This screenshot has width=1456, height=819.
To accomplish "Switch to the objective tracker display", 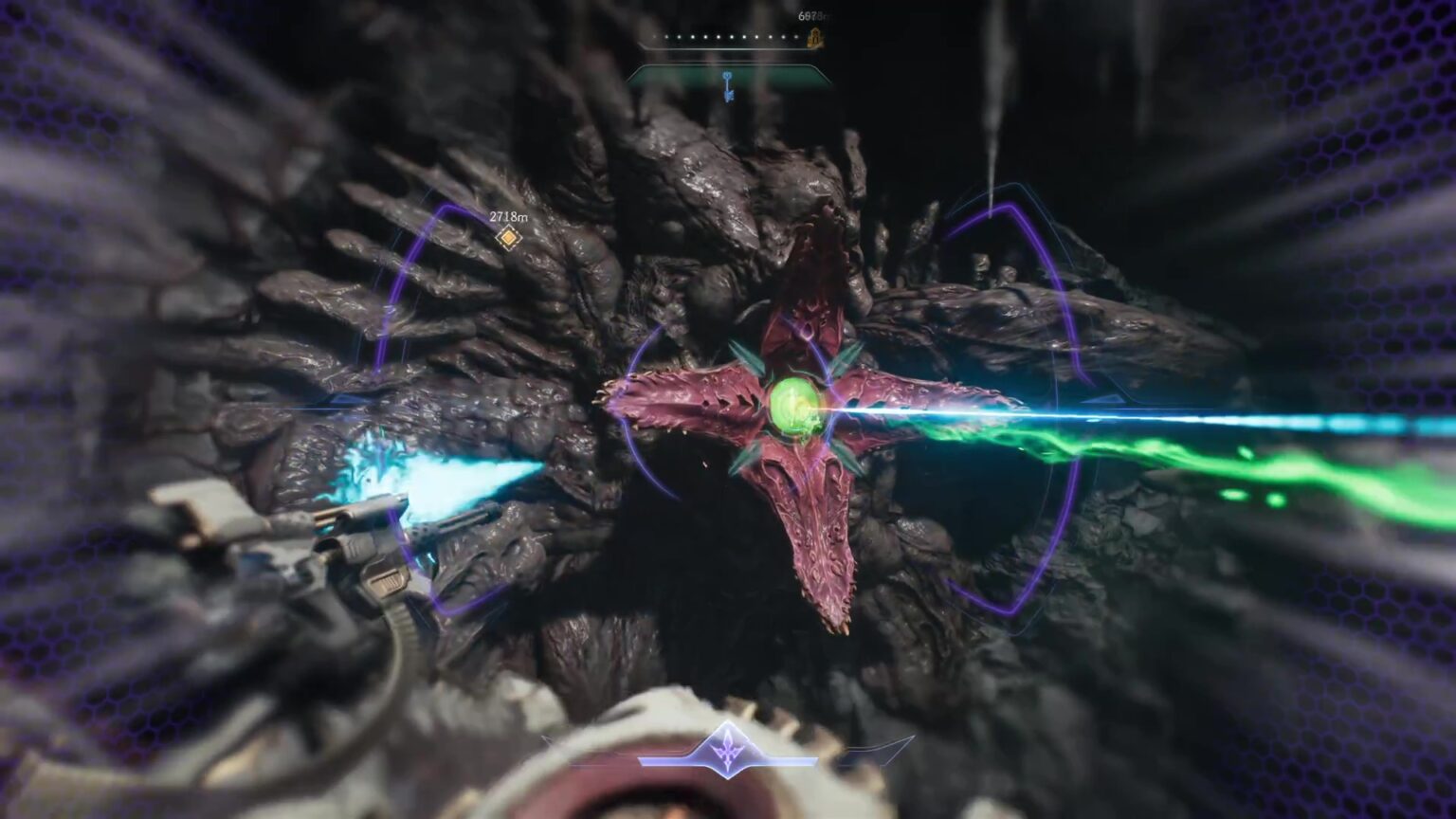I will click(x=509, y=227).
